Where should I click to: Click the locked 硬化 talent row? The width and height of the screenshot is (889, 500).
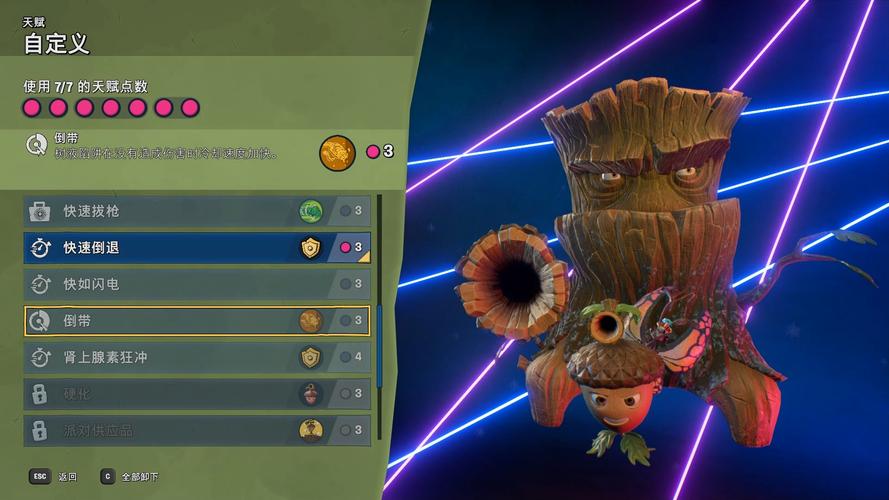click(196, 394)
